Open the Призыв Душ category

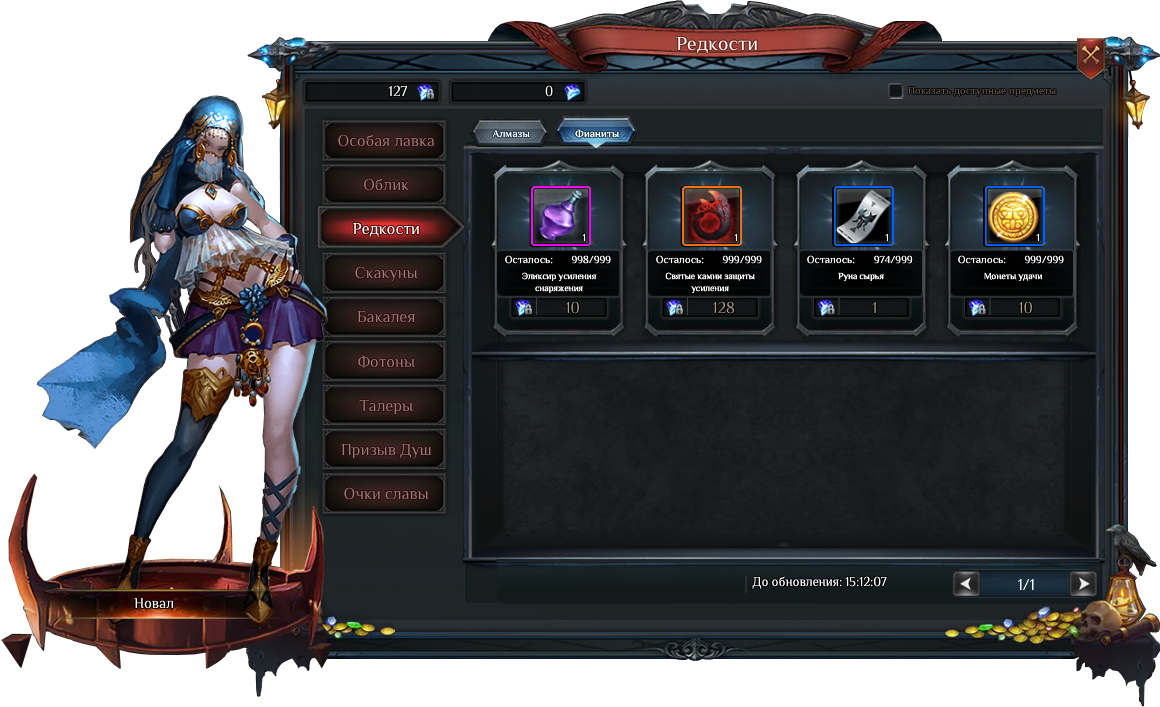point(385,450)
